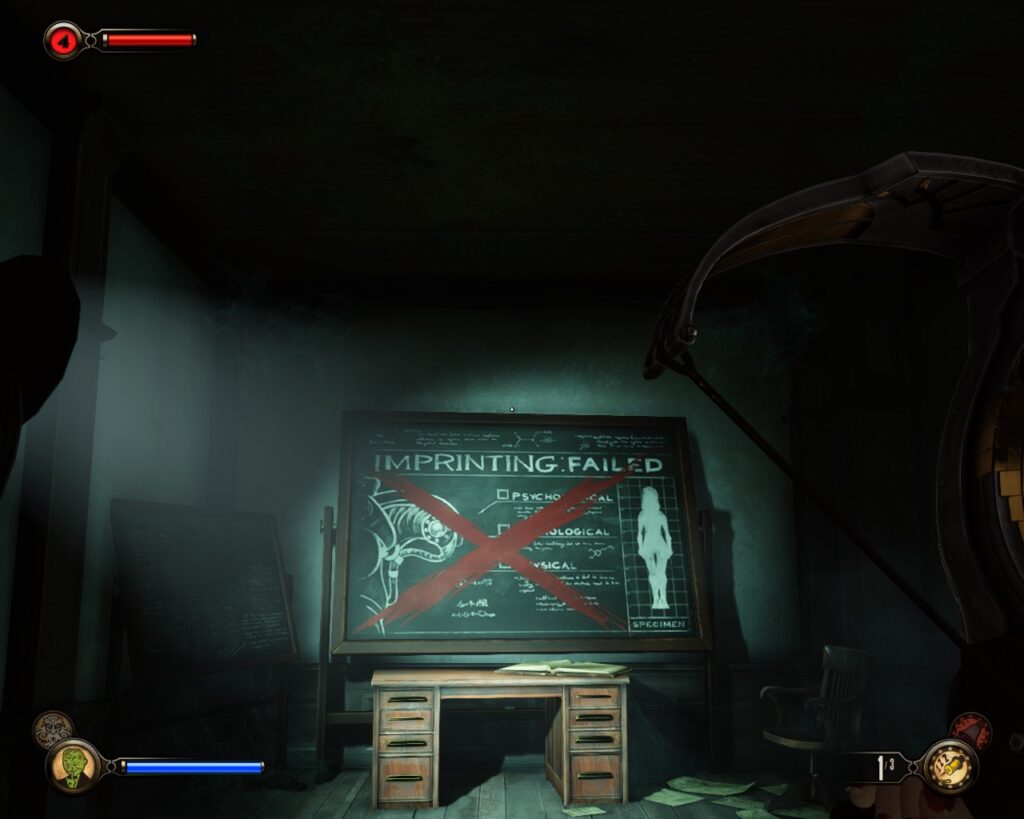Switch to the red secondary weapon icon
Image resolution: width=1024 pixels, height=819 pixels.
click(969, 731)
